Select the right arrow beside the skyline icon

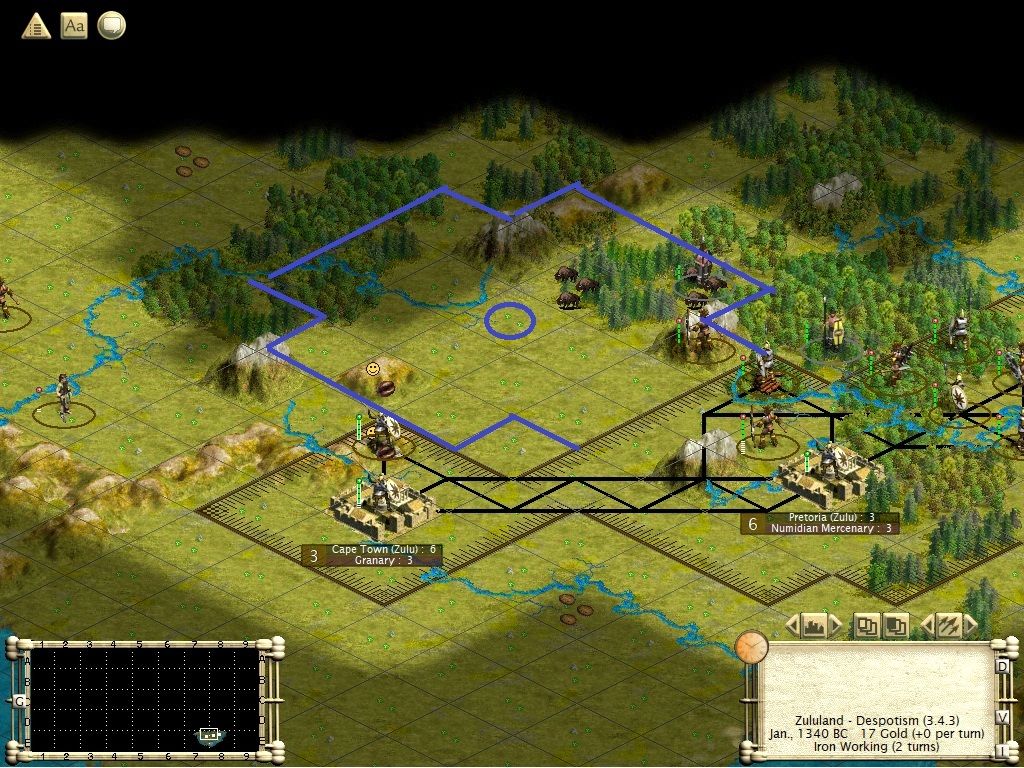[x=836, y=626]
